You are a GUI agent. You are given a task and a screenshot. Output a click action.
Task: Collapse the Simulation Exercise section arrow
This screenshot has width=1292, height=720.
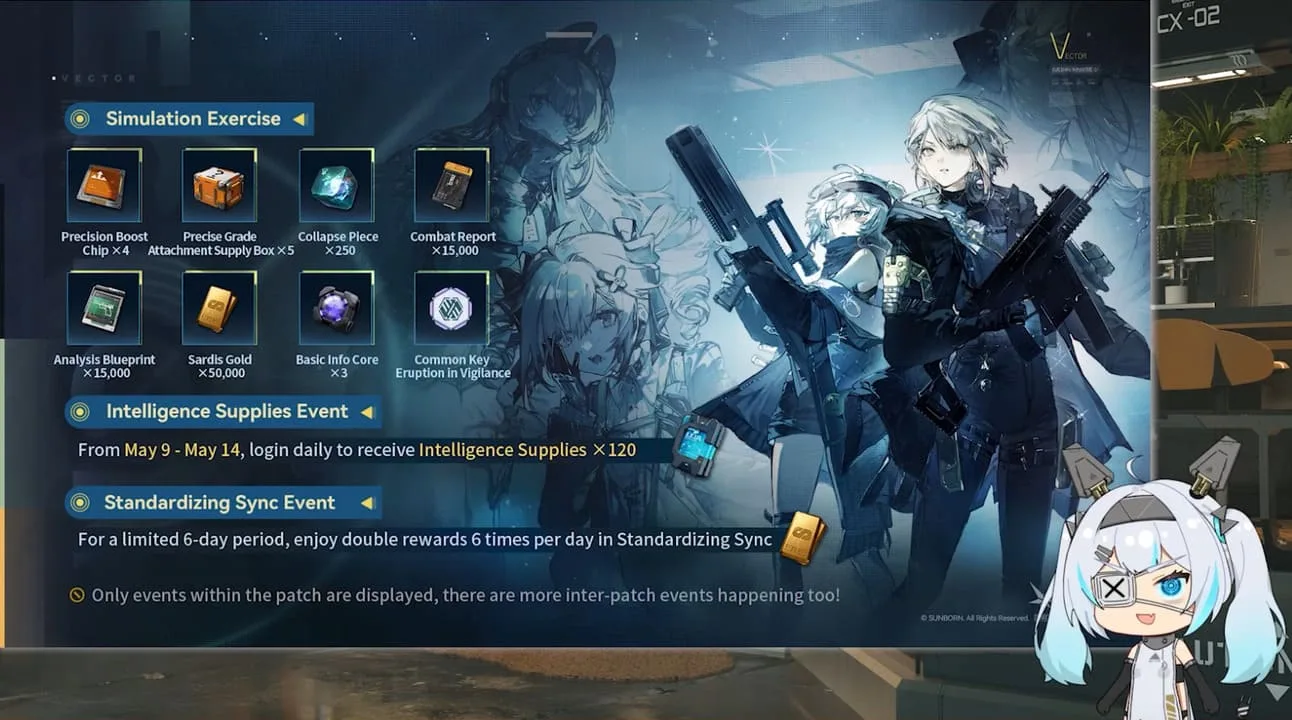(299, 118)
